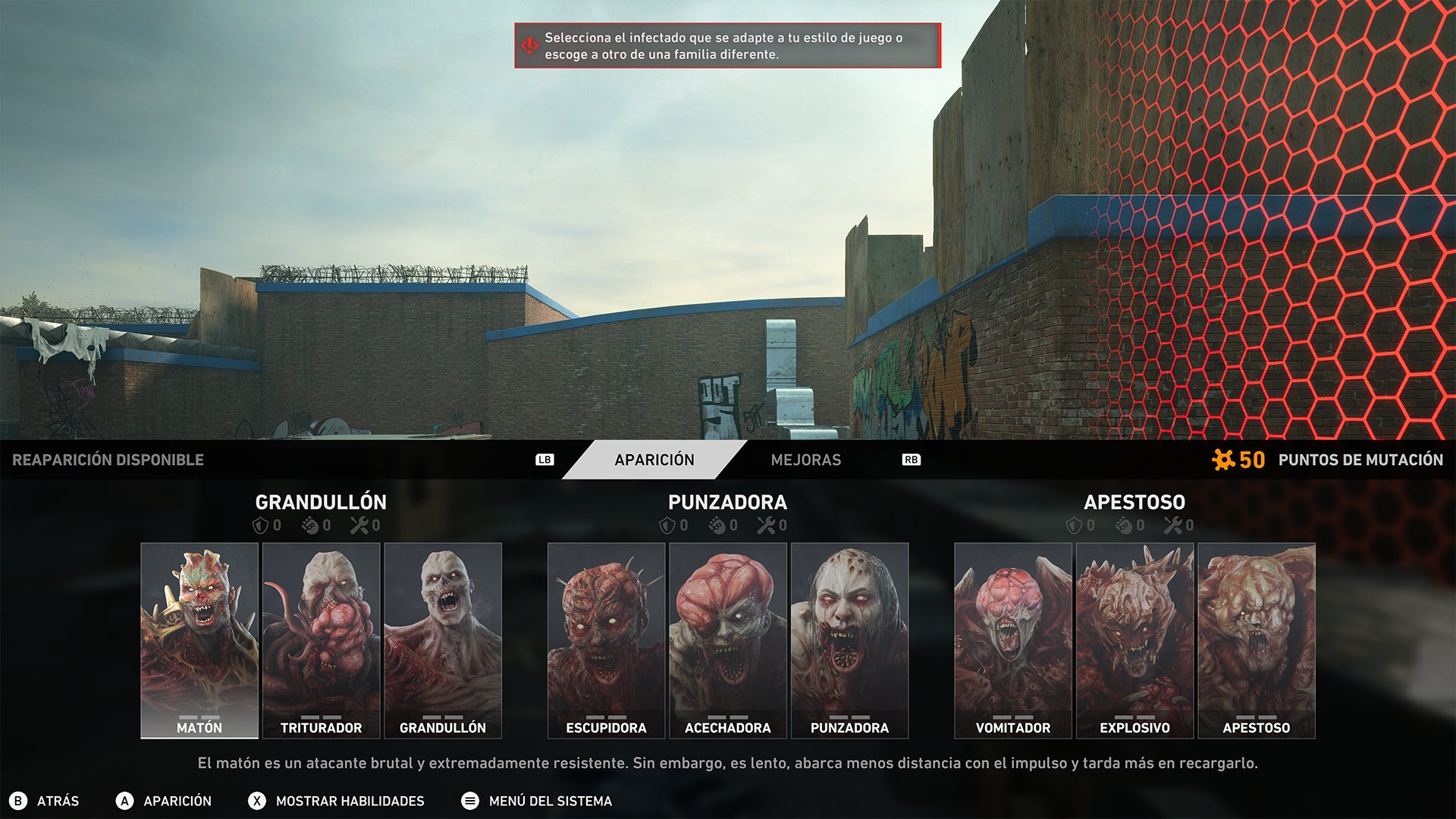Click the LB bumper icon next to APARICIÓN
The width and height of the screenshot is (1456, 819).
click(x=545, y=459)
